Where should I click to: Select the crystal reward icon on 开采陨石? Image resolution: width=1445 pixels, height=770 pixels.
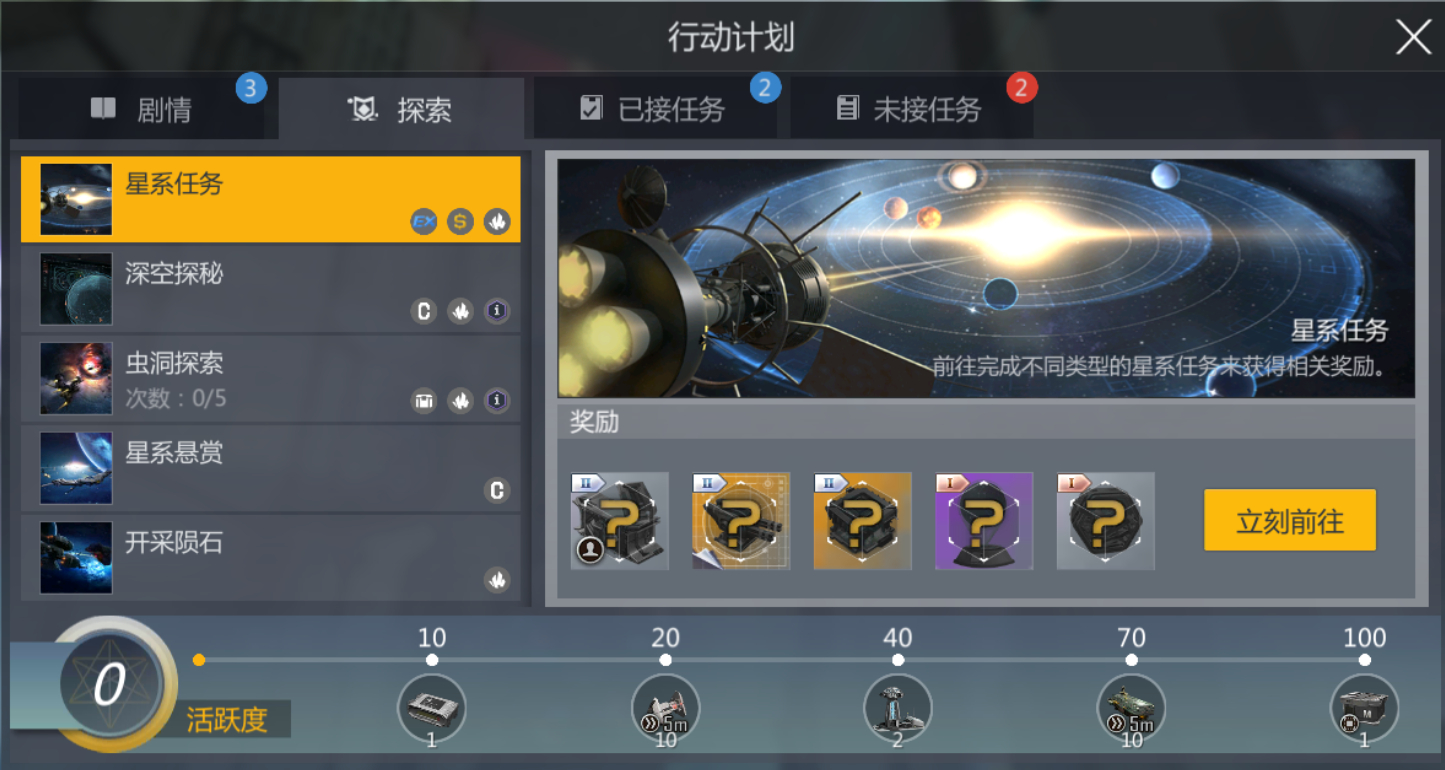(497, 580)
